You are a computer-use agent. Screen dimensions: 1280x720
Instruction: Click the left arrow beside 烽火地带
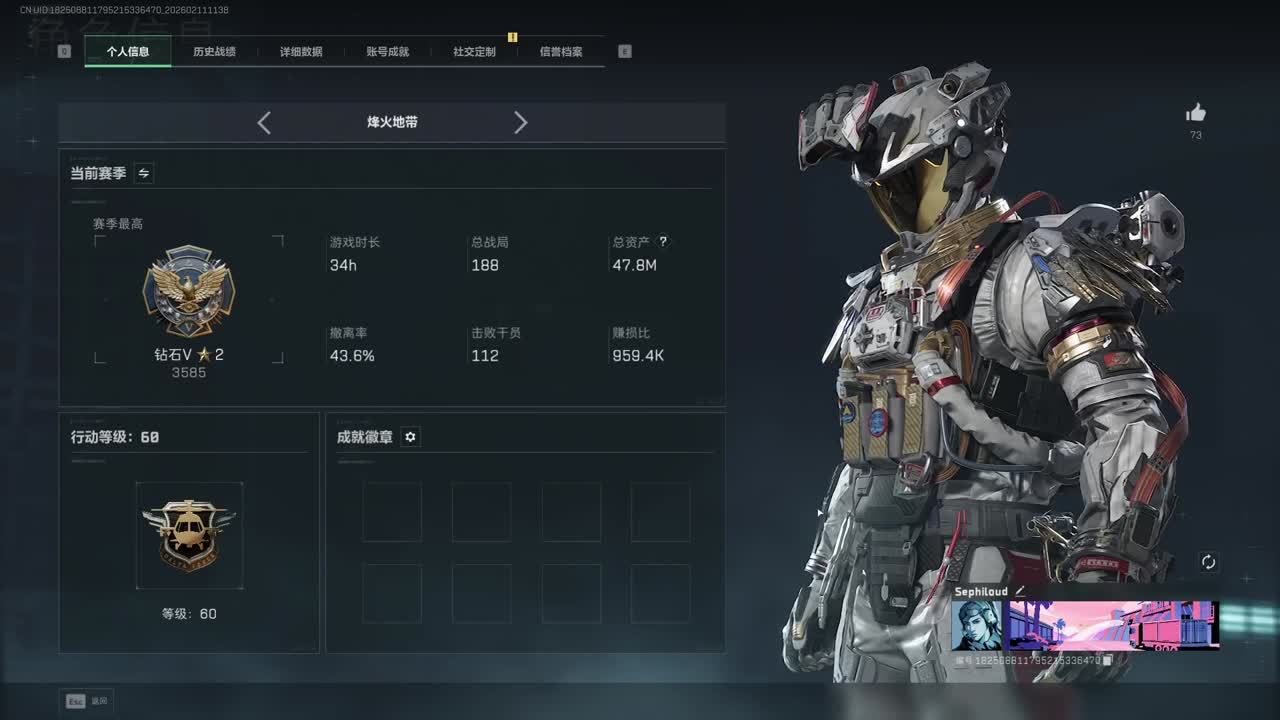point(264,122)
